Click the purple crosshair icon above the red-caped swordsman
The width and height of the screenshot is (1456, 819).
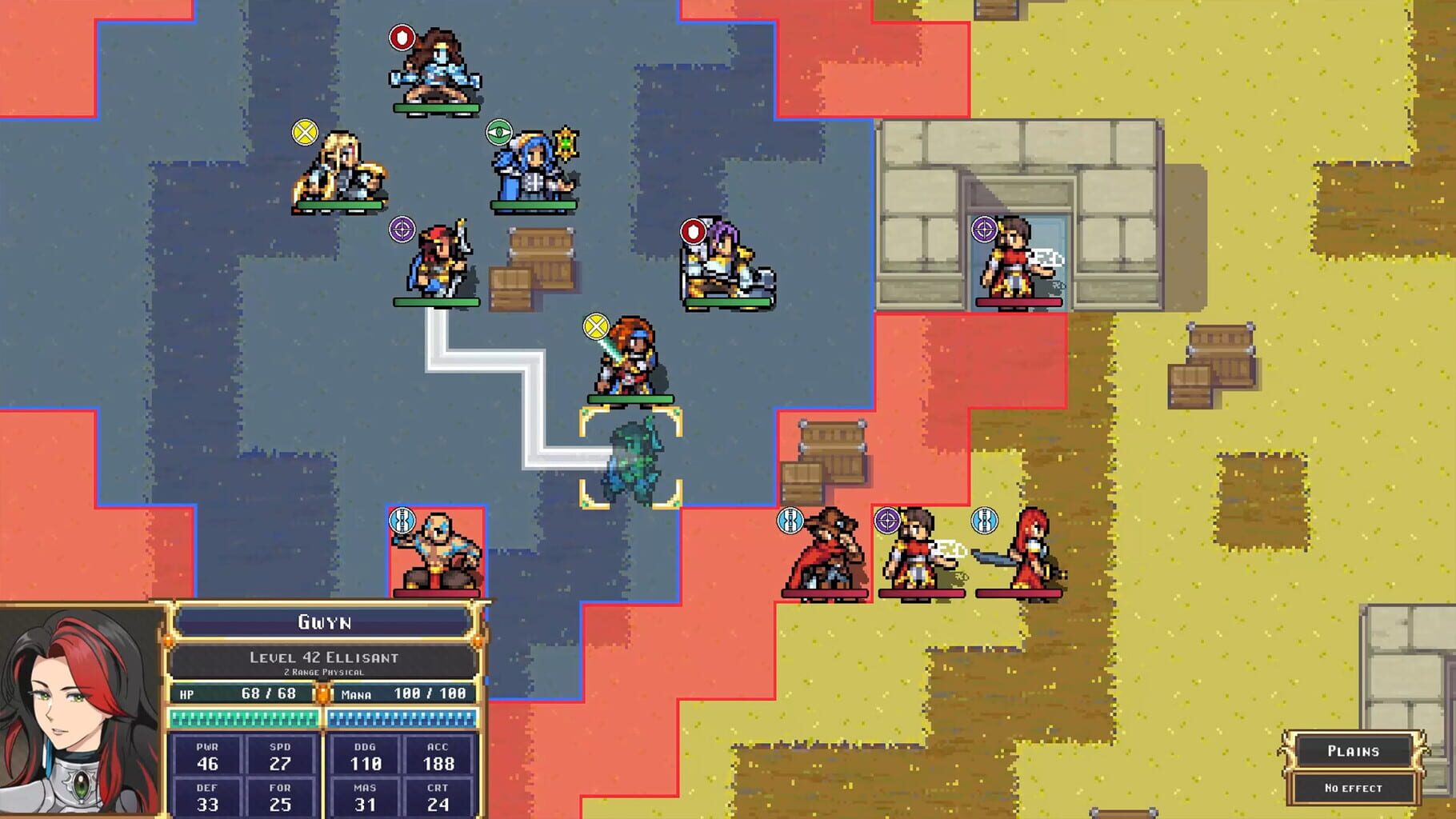401,229
